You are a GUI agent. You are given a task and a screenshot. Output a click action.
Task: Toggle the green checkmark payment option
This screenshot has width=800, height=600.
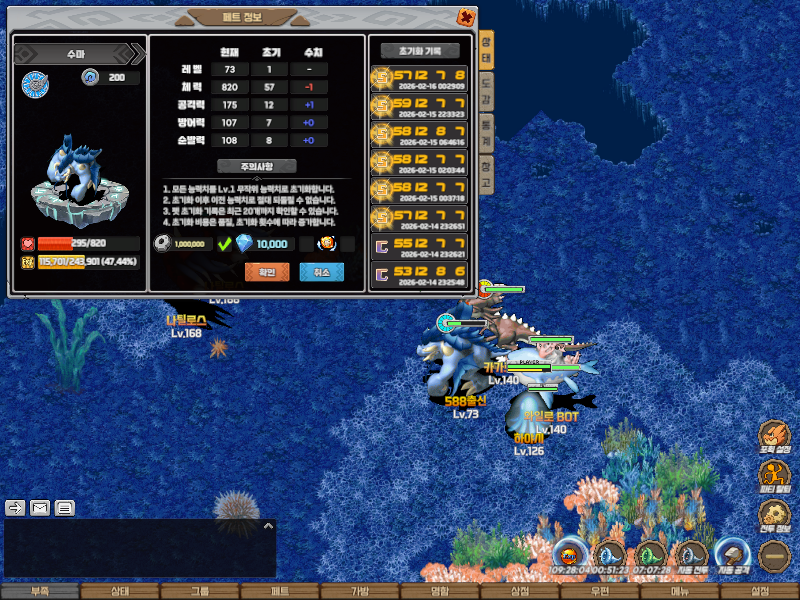coord(225,244)
